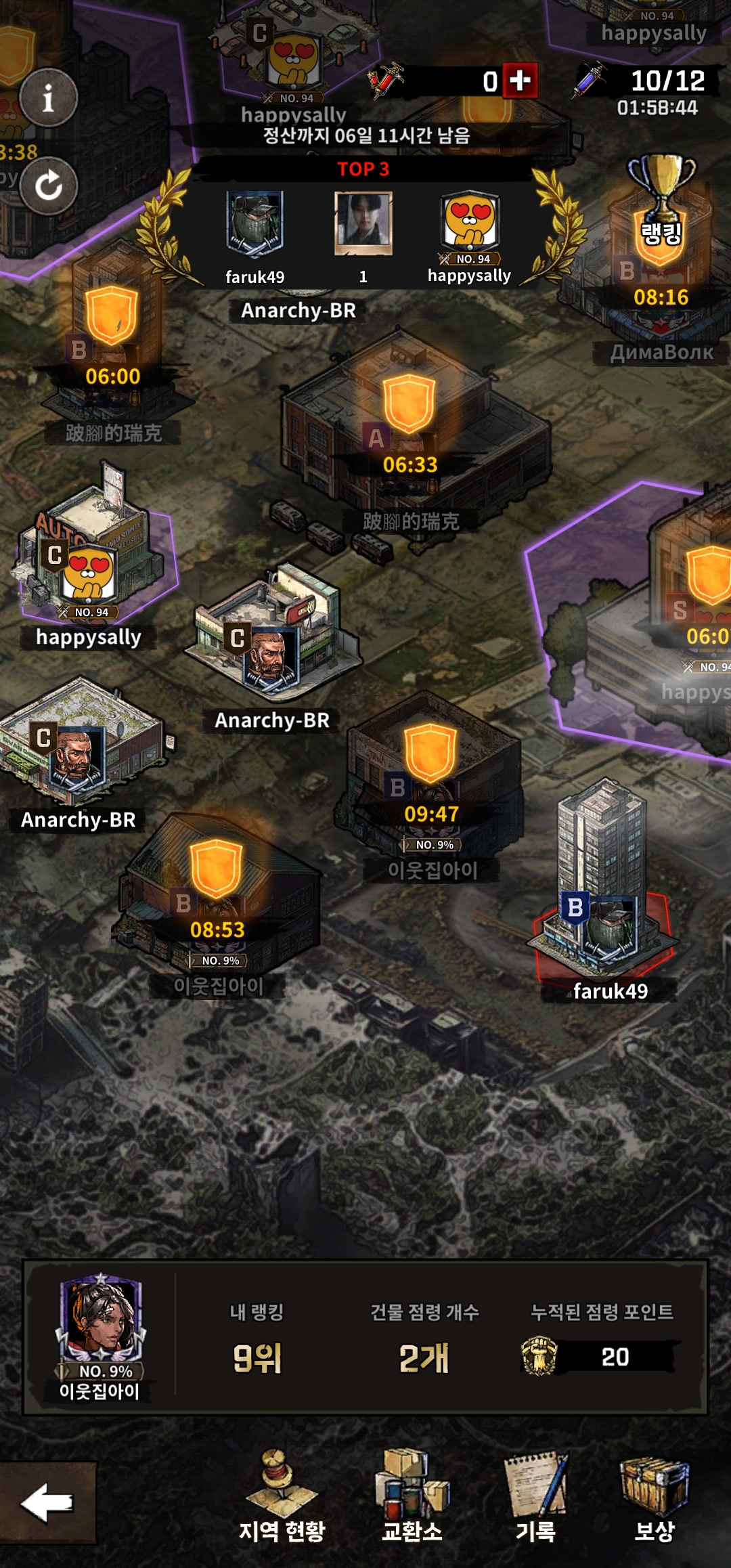731x1568 pixels.
Task: Open the info button
Action: point(48,98)
